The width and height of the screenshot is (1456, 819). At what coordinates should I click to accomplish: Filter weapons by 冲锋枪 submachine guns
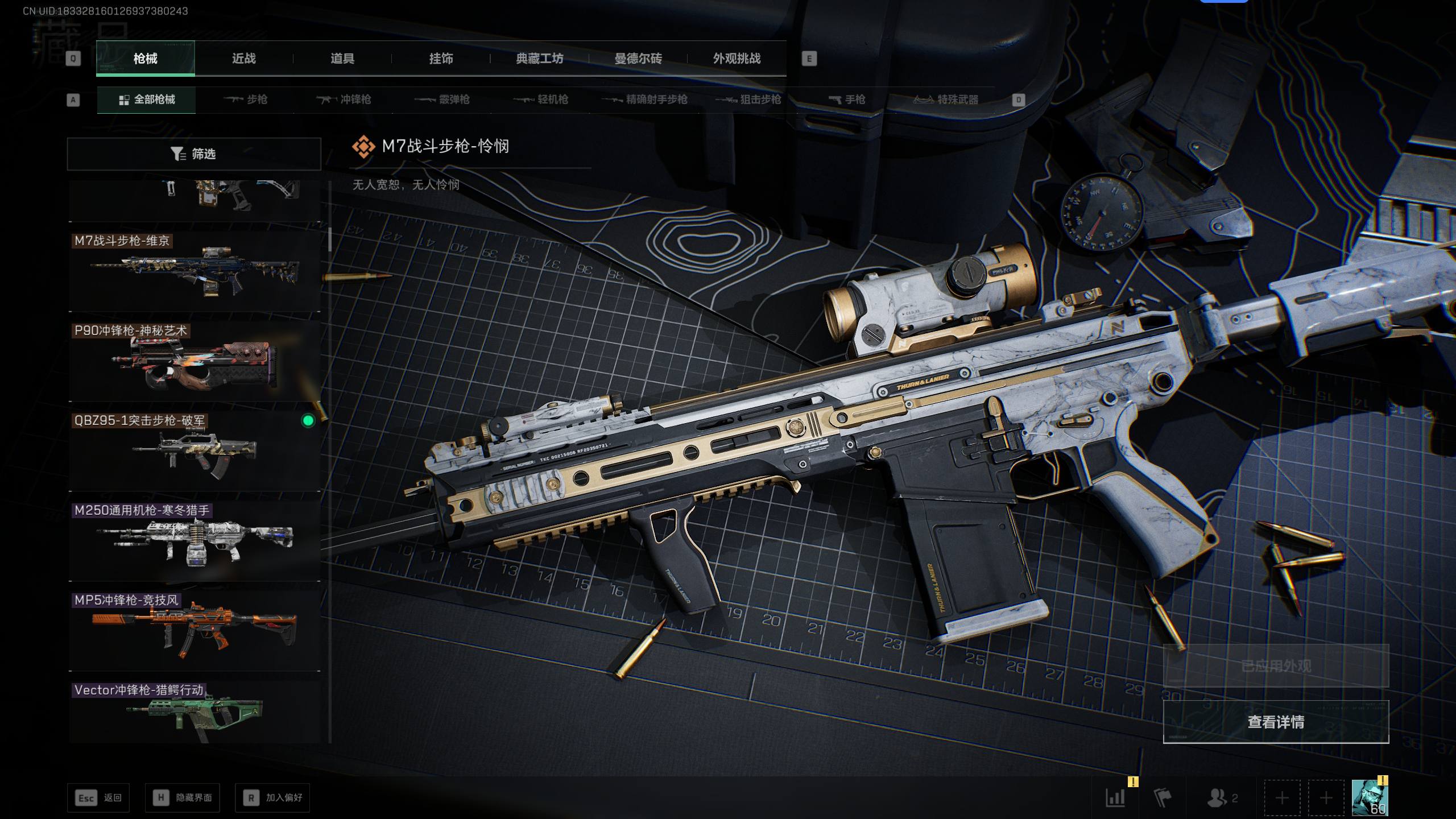(x=344, y=100)
